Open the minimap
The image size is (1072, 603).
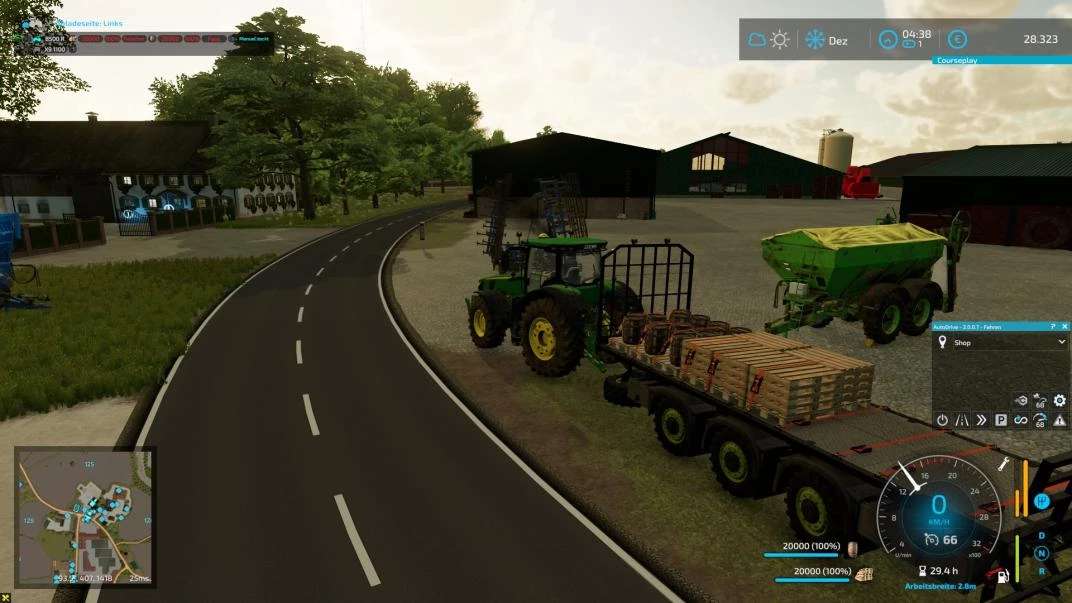coord(83,516)
